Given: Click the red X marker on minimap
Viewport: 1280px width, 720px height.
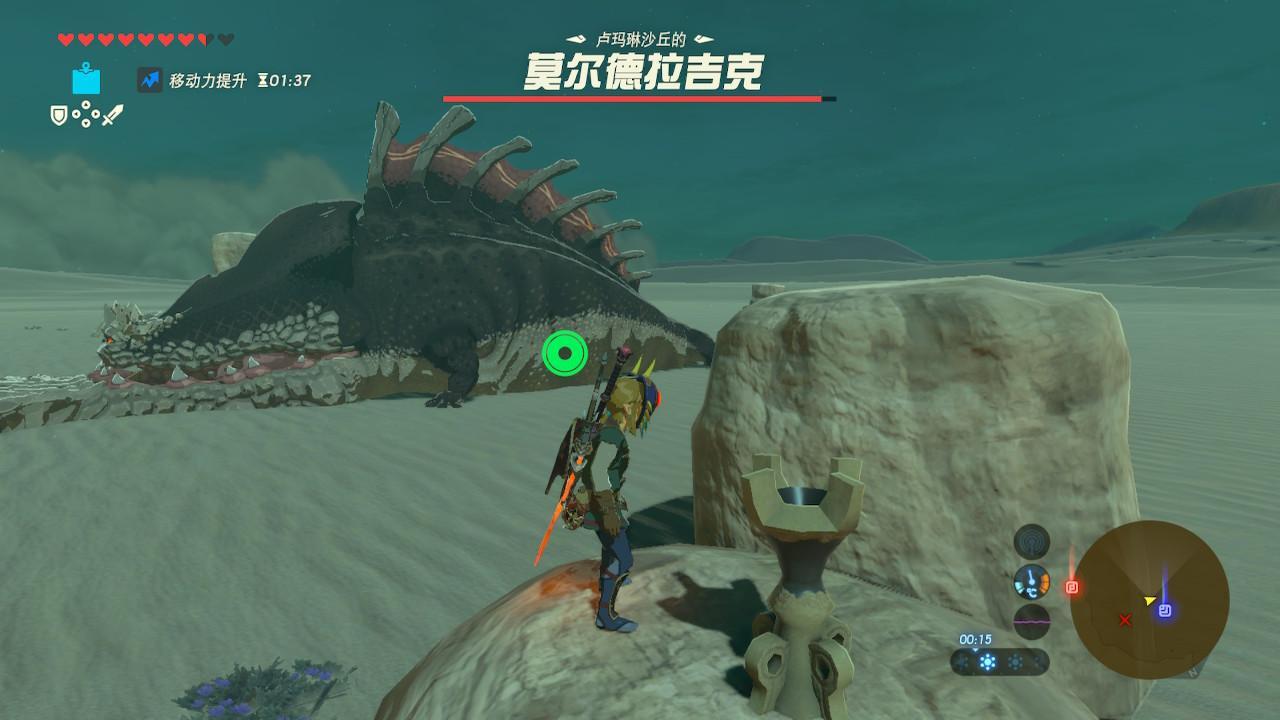Looking at the screenshot, I should coord(1125,621).
